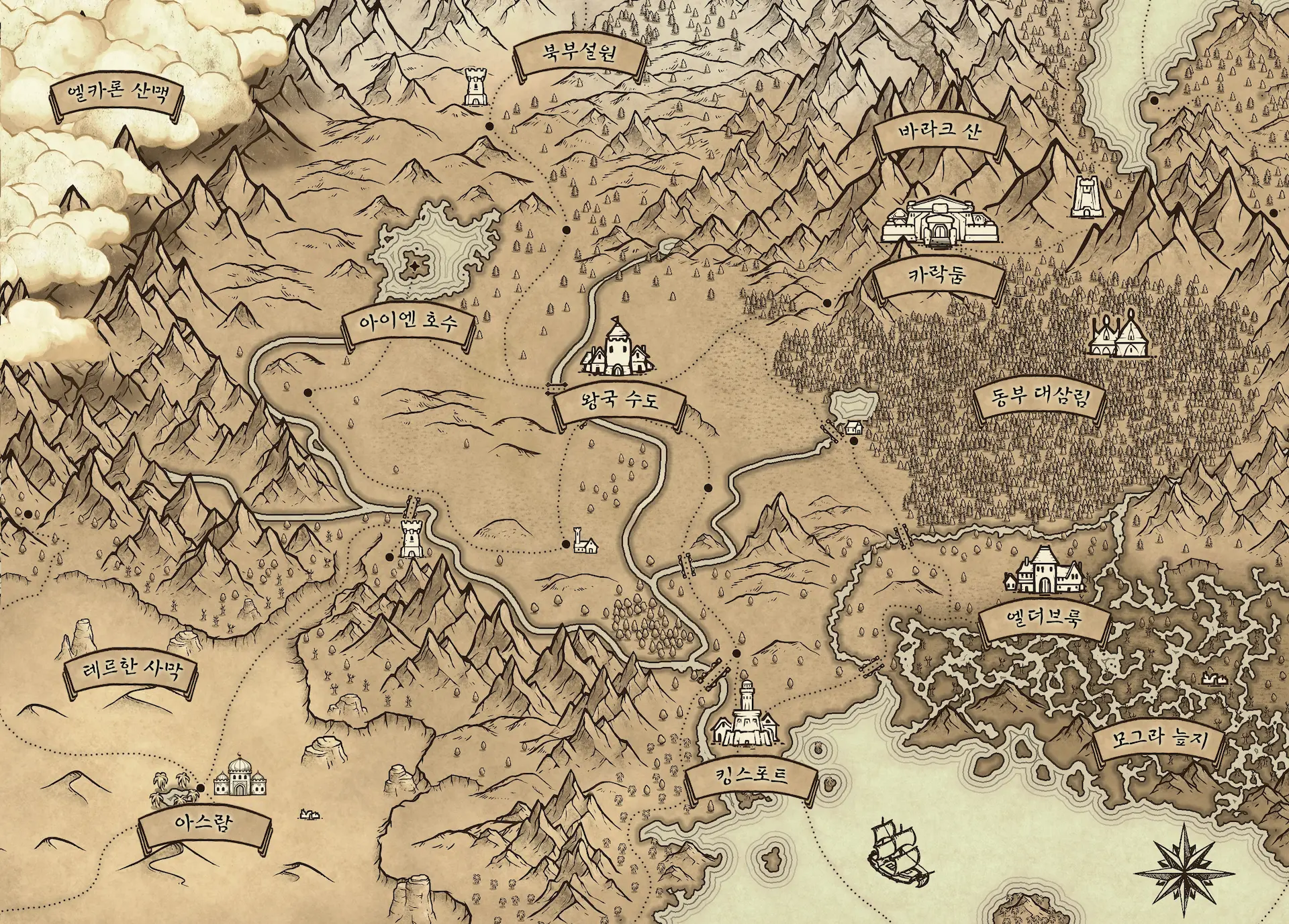Click the royal capital castle icon

coord(616,348)
